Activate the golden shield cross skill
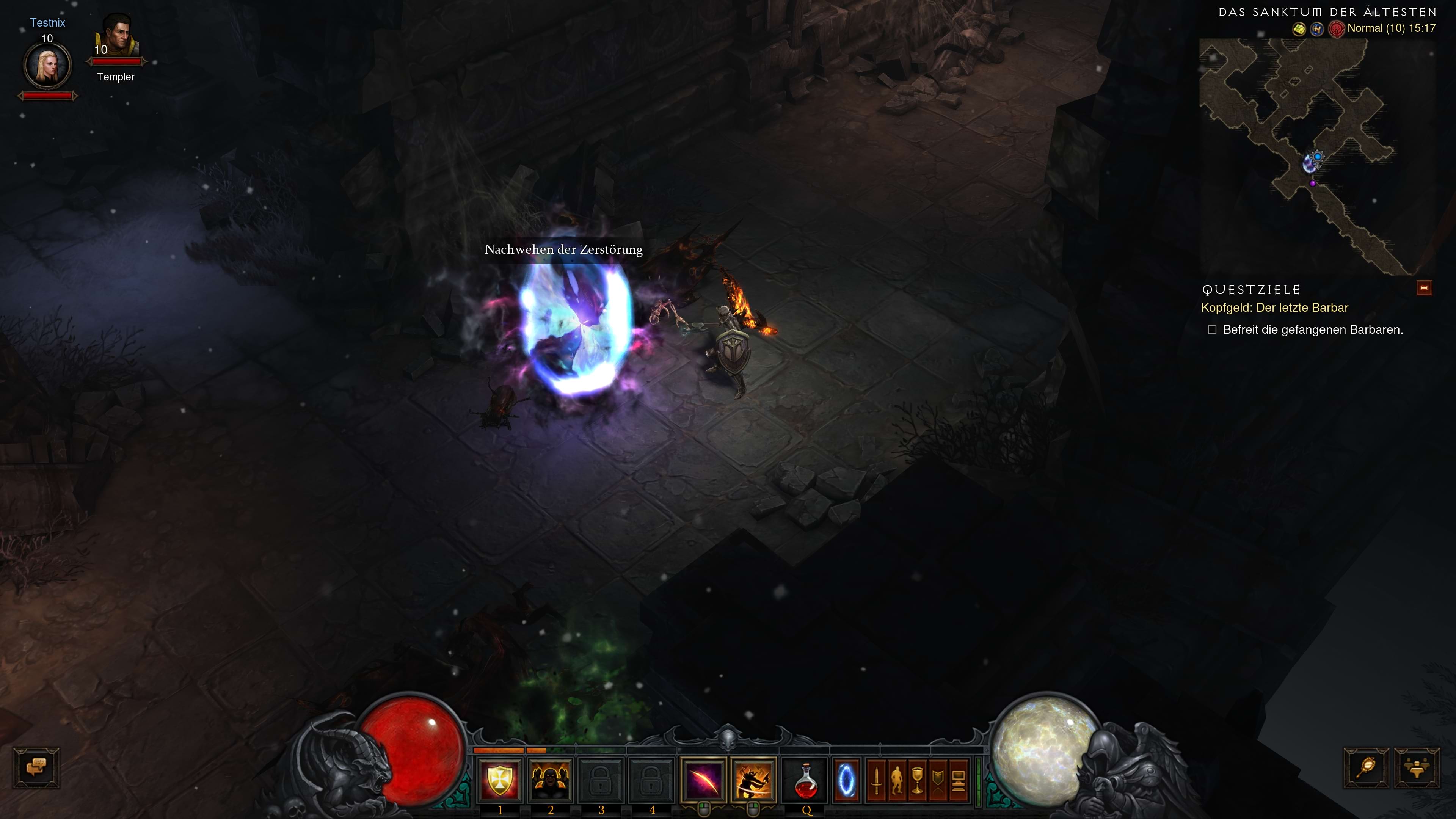 tap(500, 781)
